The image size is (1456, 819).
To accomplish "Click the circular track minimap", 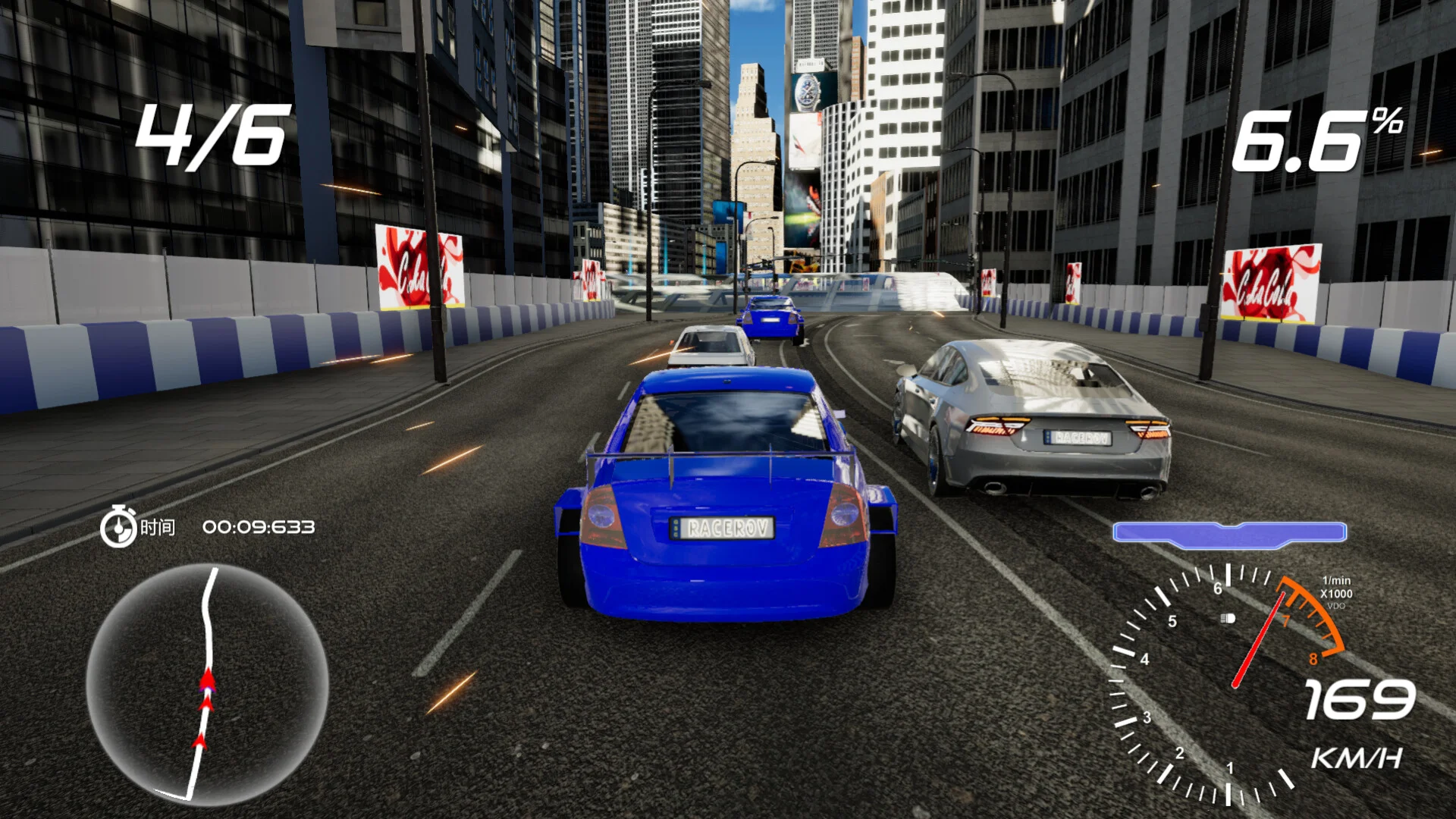I will (207, 682).
